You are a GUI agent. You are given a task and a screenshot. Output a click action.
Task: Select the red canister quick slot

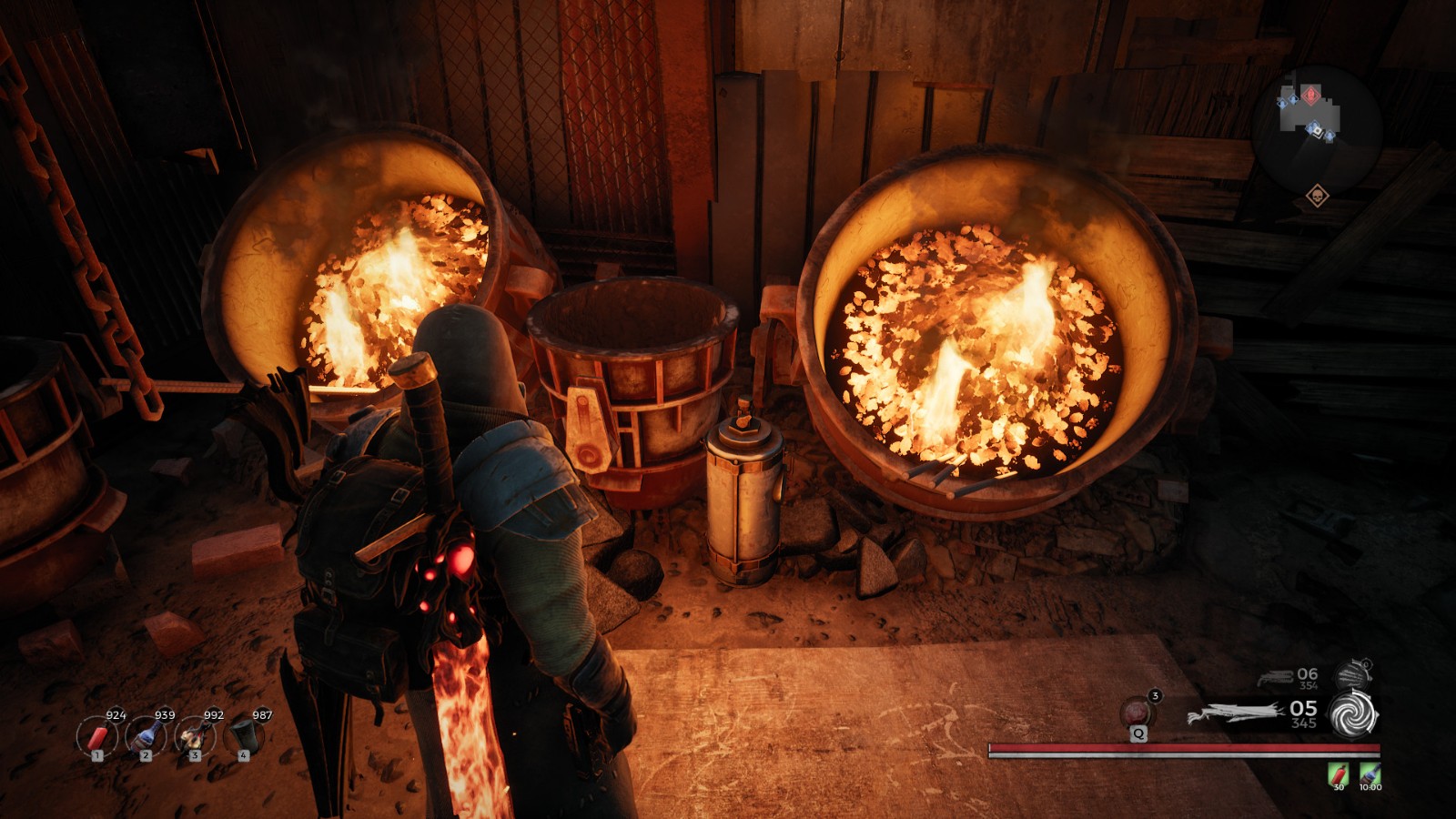coord(96,735)
